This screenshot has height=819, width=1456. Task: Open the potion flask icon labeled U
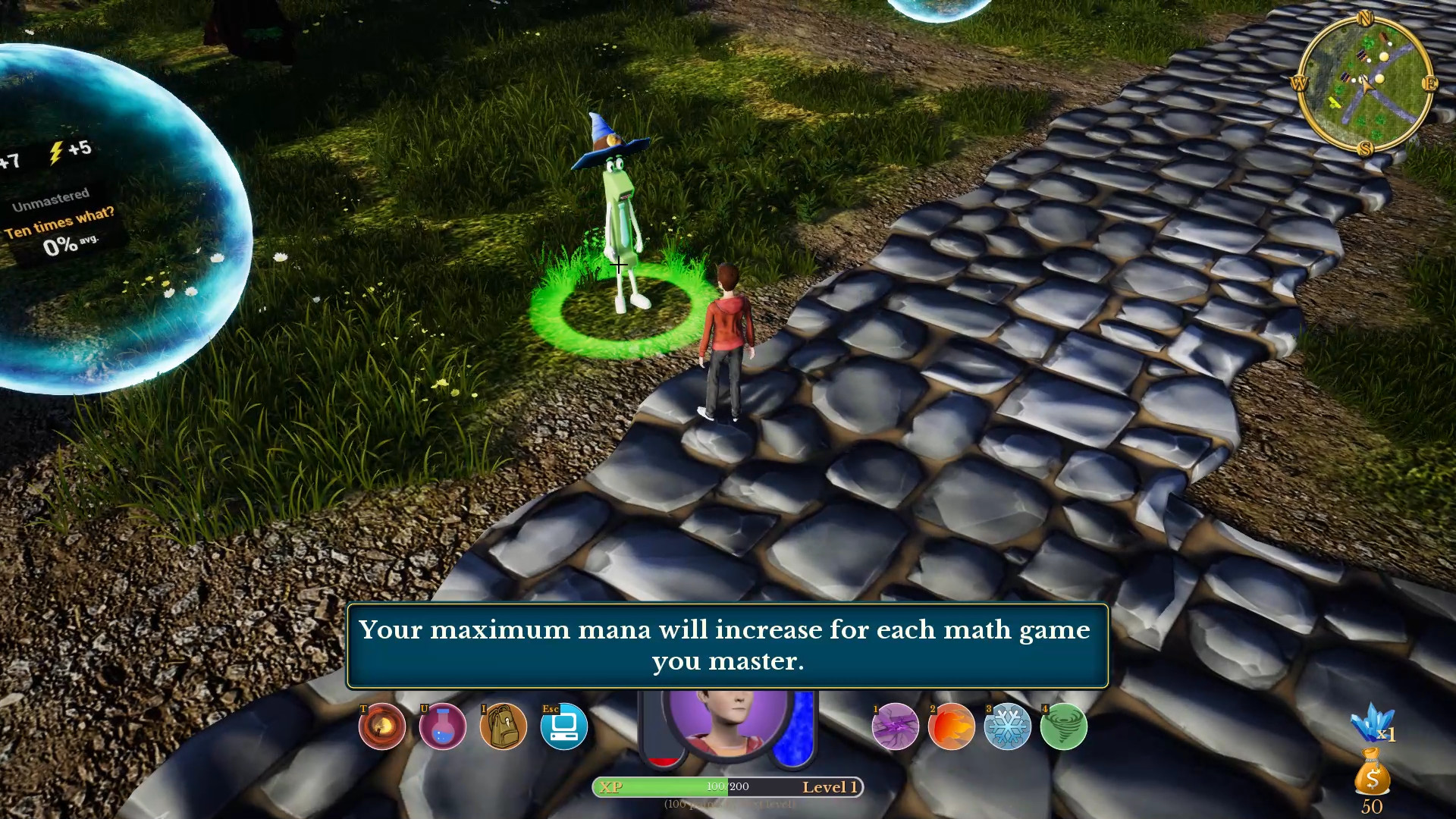pyautogui.click(x=443, y=726)
